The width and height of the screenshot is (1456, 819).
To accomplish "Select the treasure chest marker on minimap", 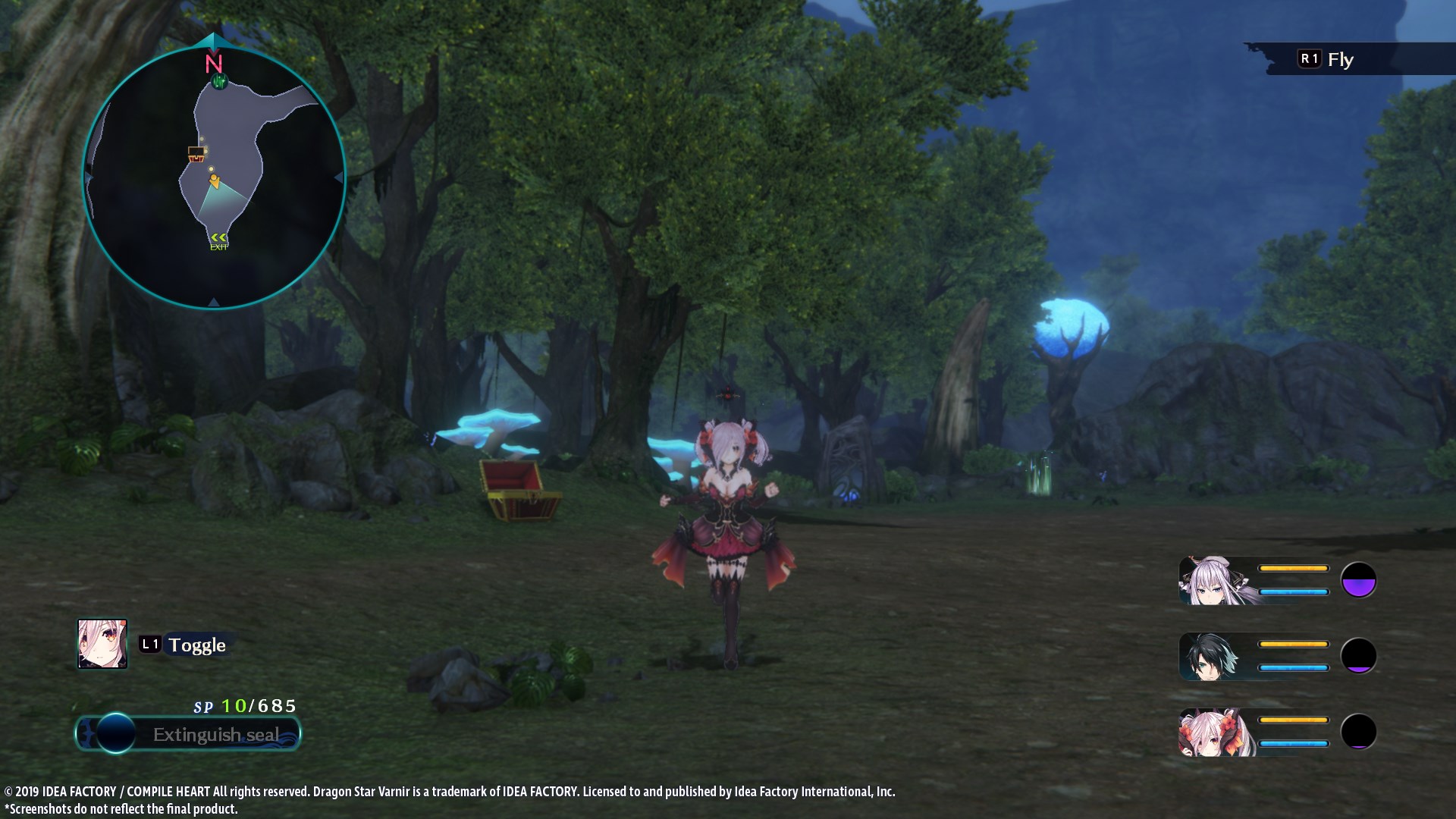I will coord(196,154).
